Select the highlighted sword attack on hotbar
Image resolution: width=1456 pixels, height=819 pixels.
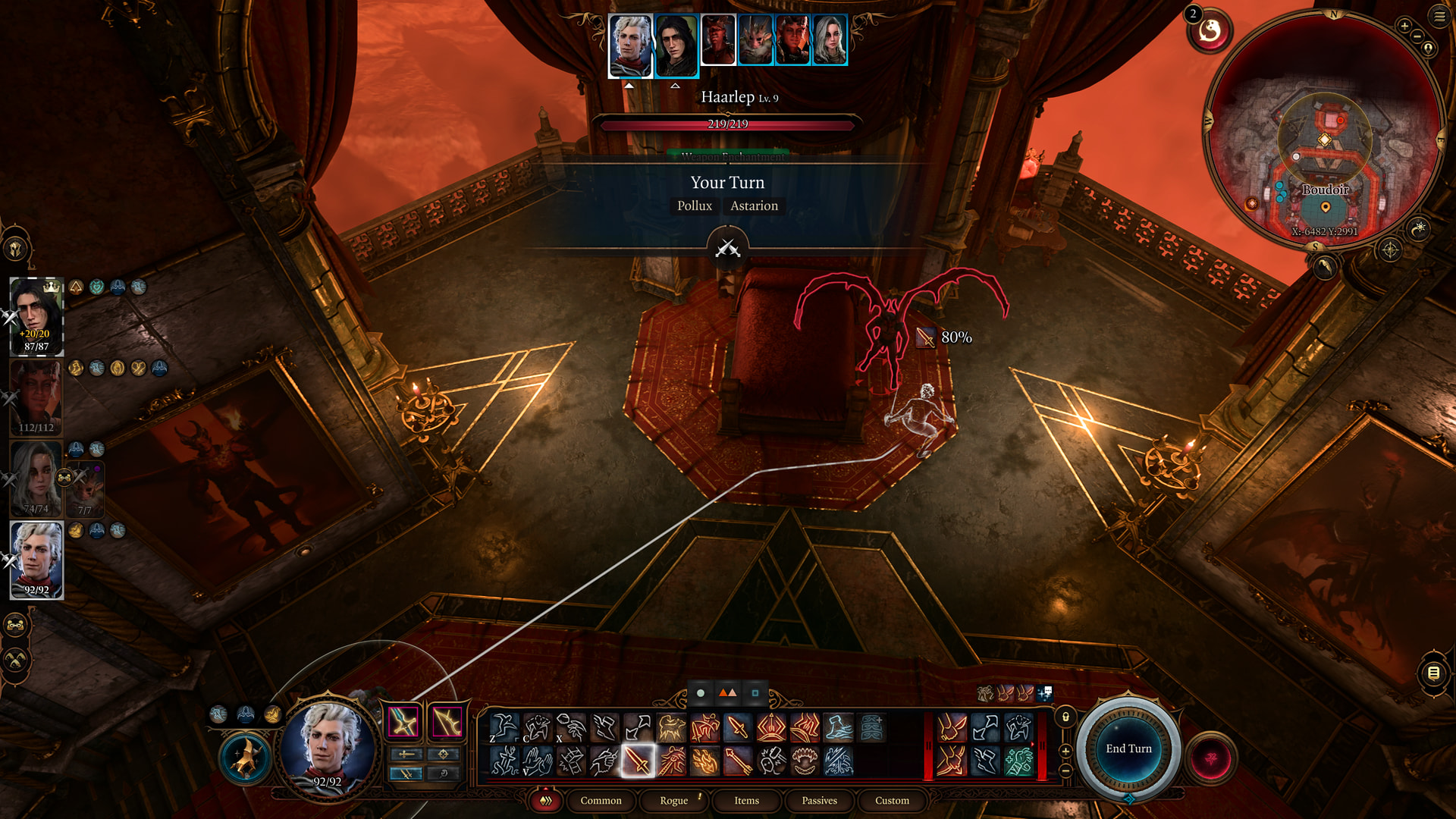pos(638,761)
